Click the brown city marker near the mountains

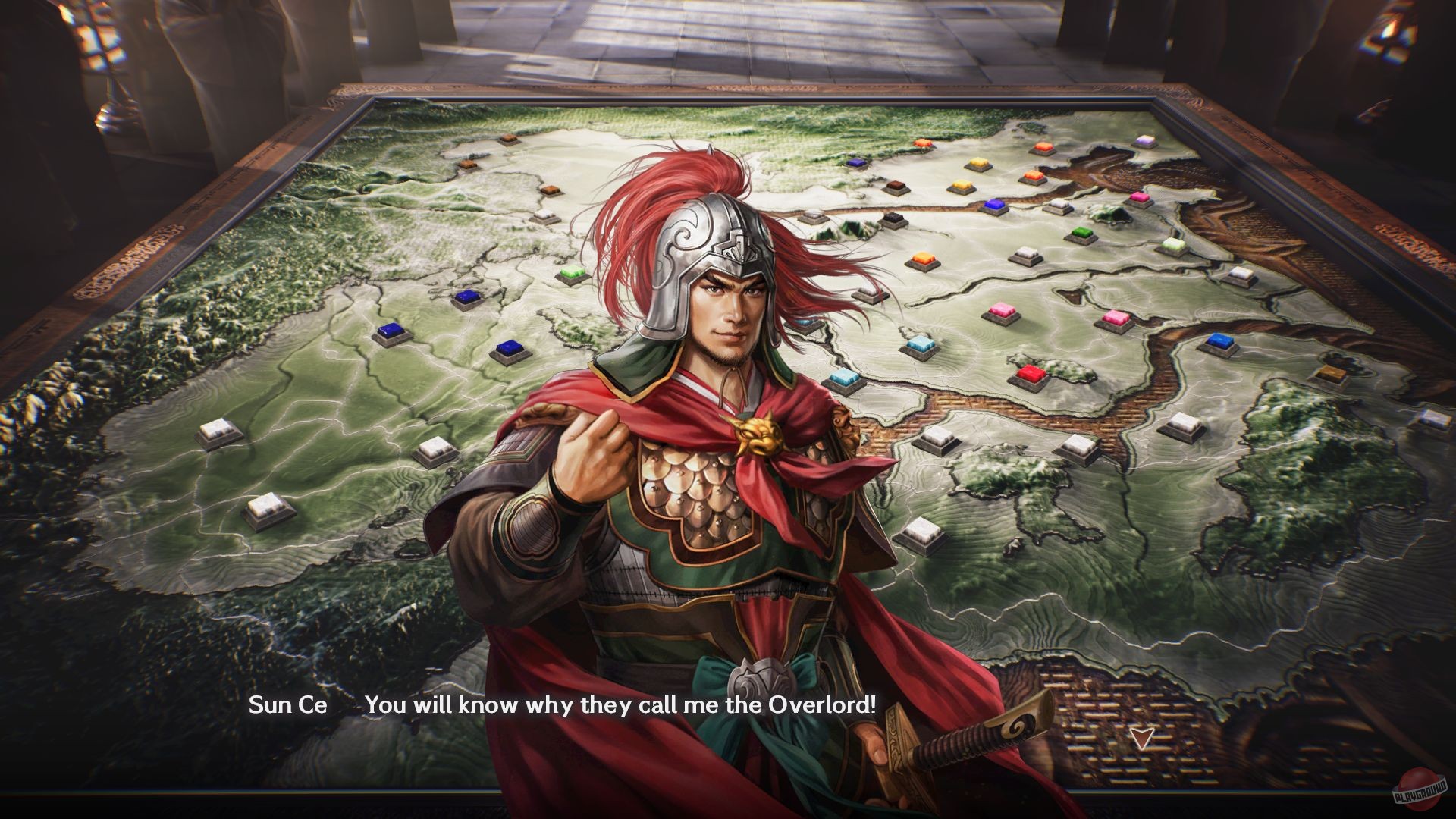point(895,185)
